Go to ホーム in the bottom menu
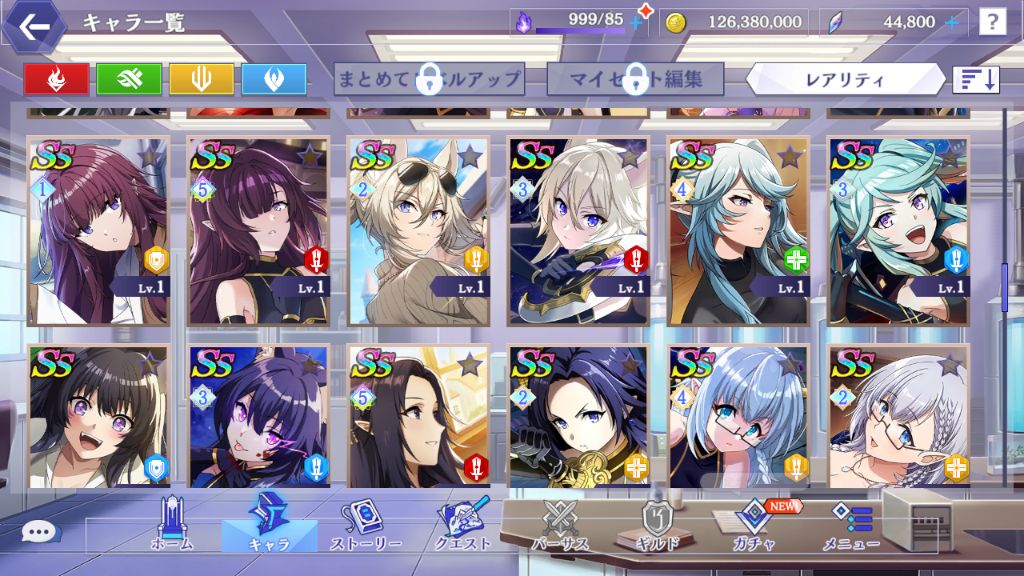Screen dimensions: 1024x576 coord(170,526)
